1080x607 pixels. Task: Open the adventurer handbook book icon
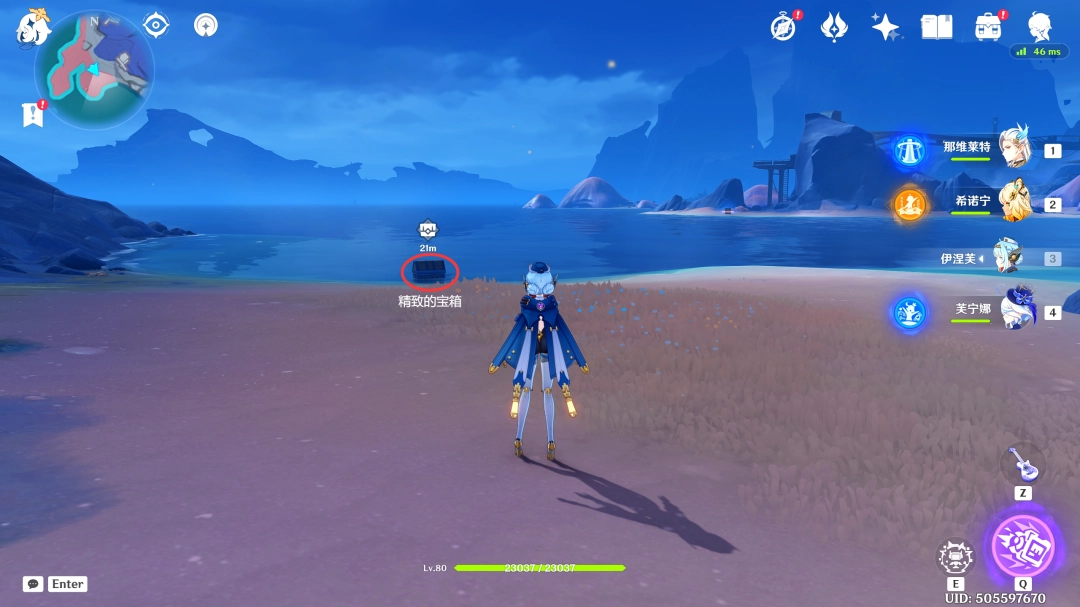point(936,27)
